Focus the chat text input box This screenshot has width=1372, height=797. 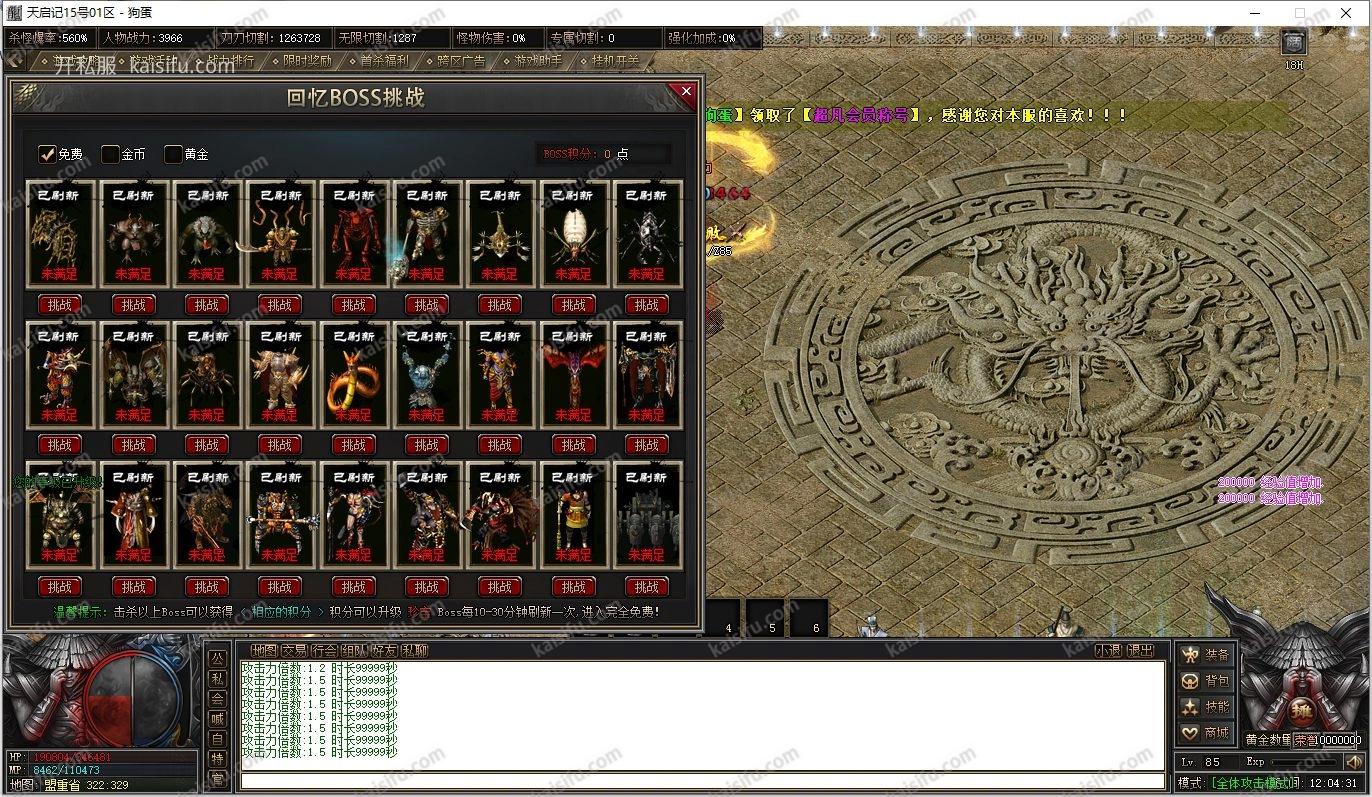coord(700,780)
